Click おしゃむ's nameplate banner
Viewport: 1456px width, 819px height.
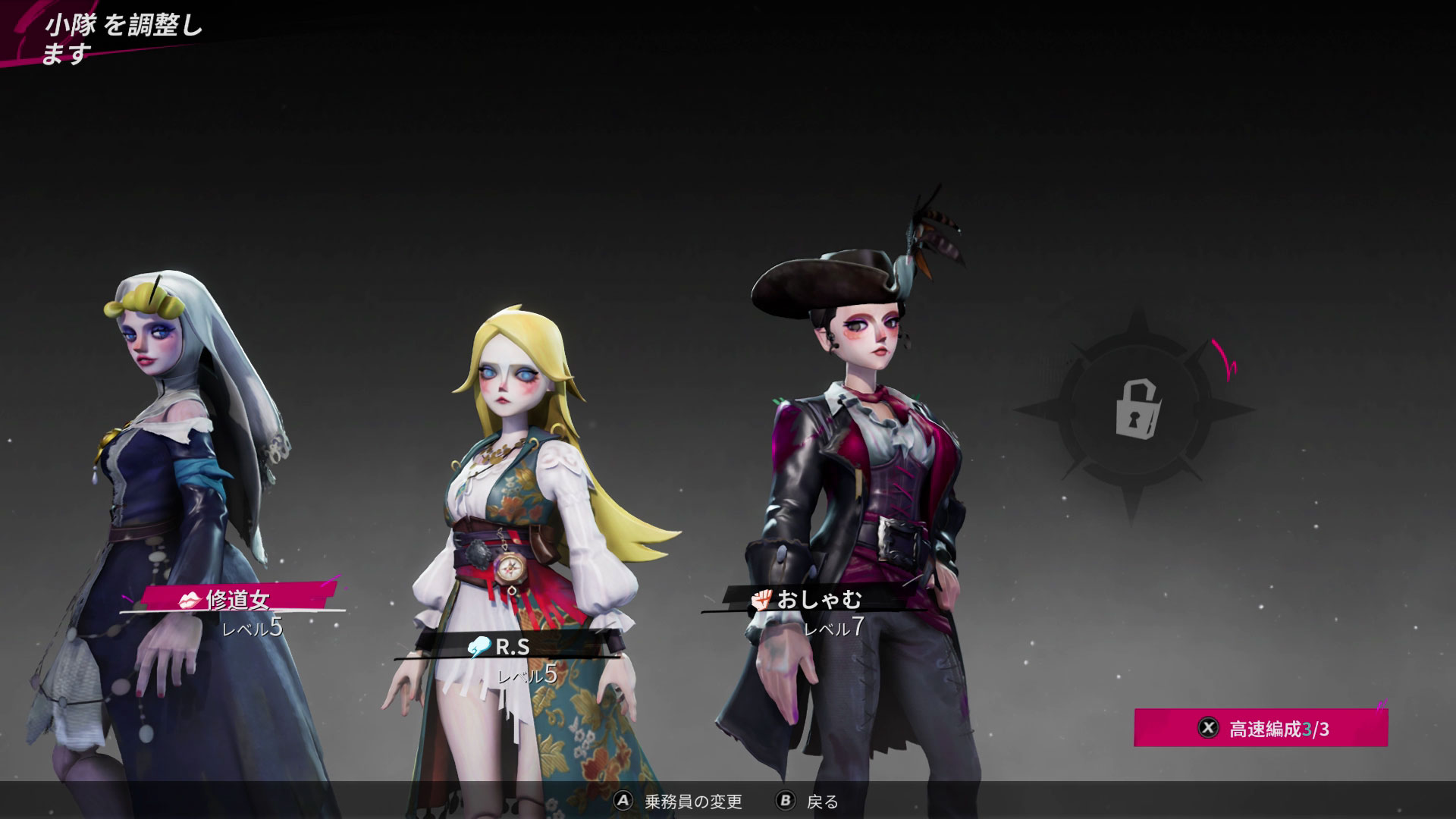tap(815, 600)
